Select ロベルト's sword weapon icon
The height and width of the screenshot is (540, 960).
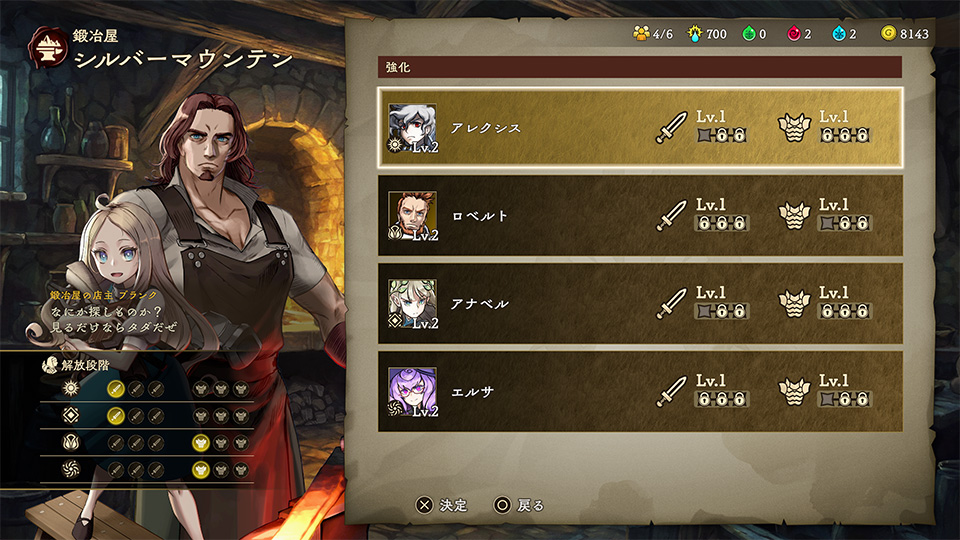[671, 215]
